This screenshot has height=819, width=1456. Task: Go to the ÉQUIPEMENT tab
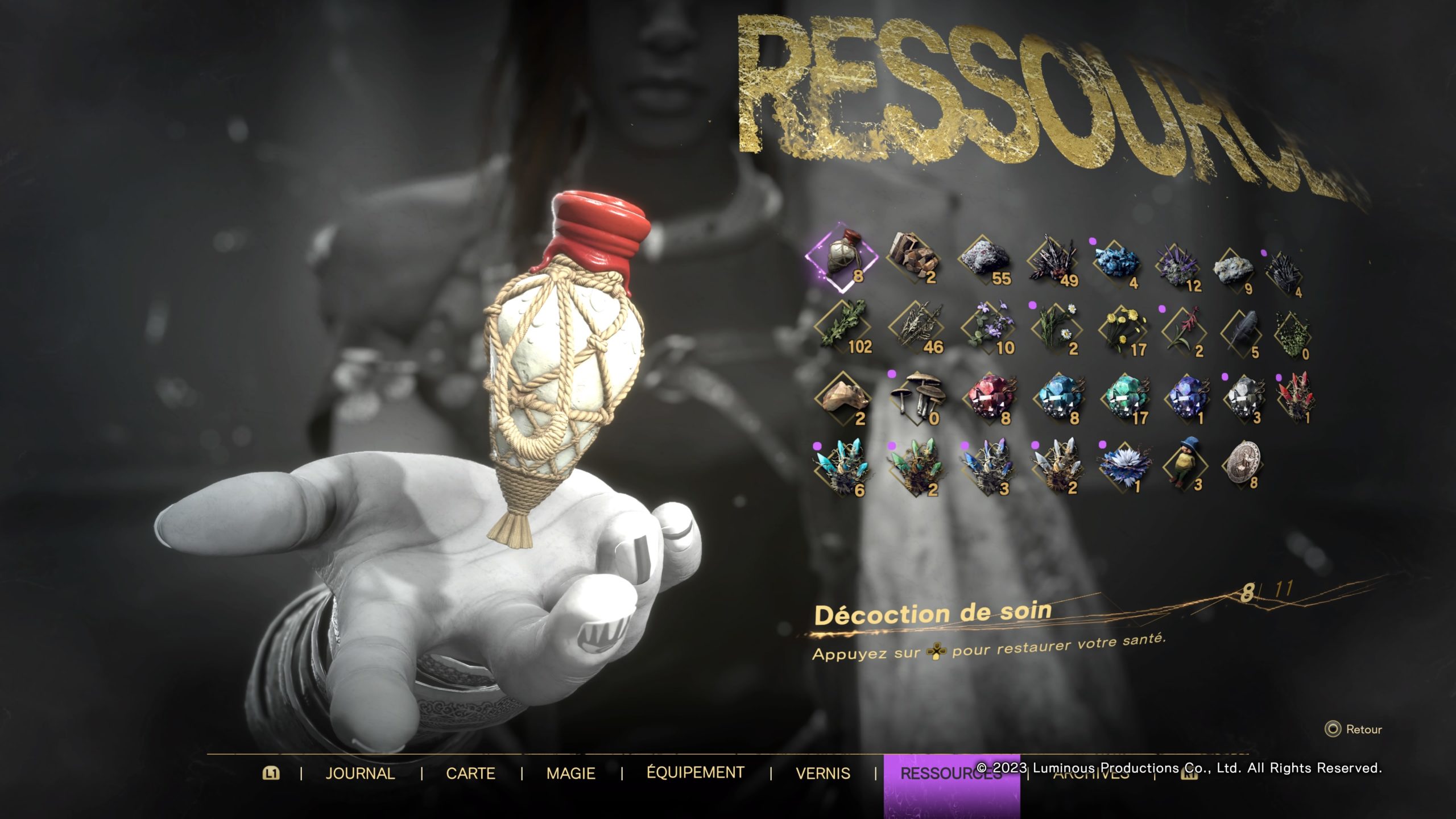click(x=695, y=772)
